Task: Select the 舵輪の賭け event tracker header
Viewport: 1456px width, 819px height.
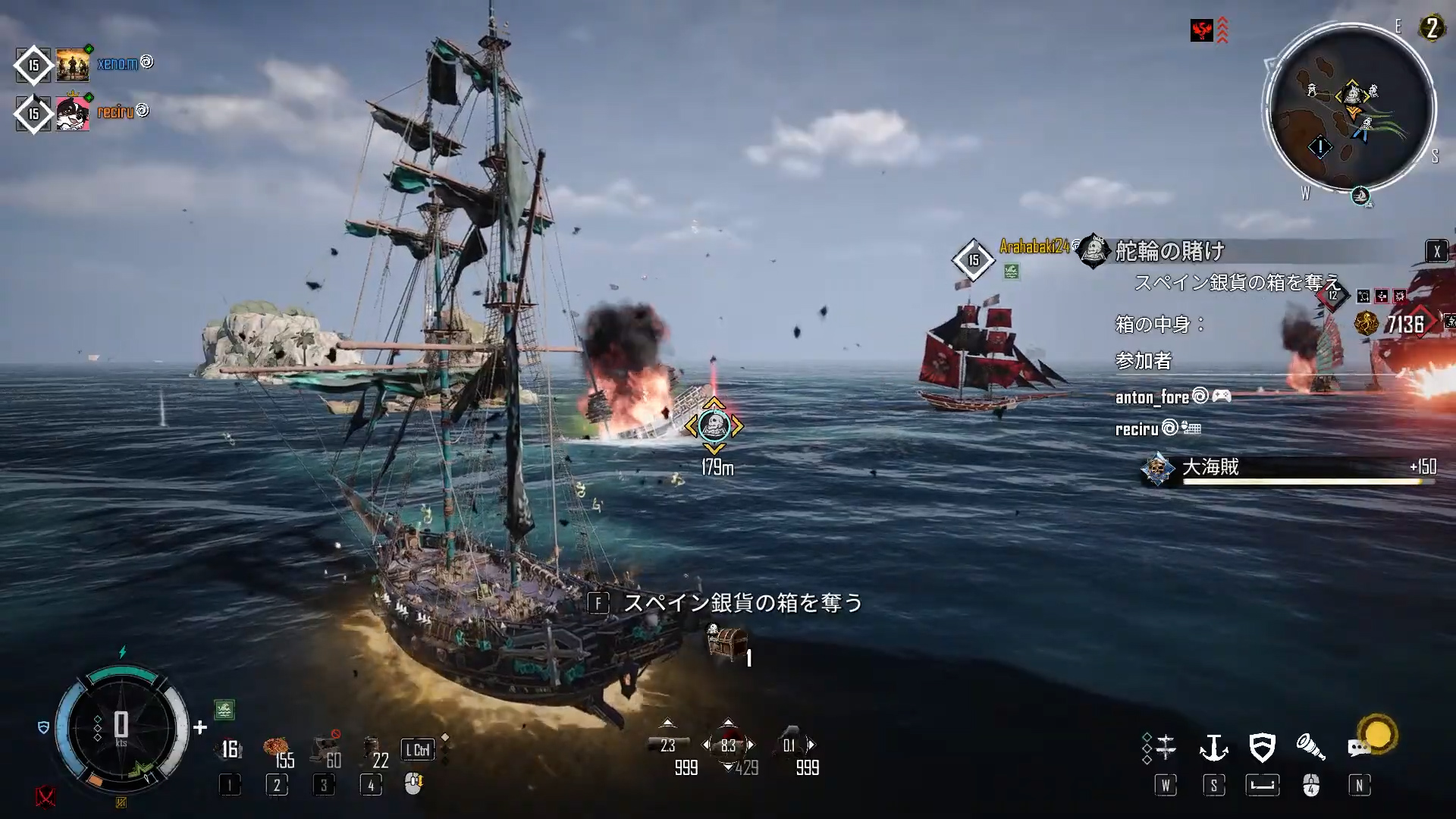Action: 1170,251
